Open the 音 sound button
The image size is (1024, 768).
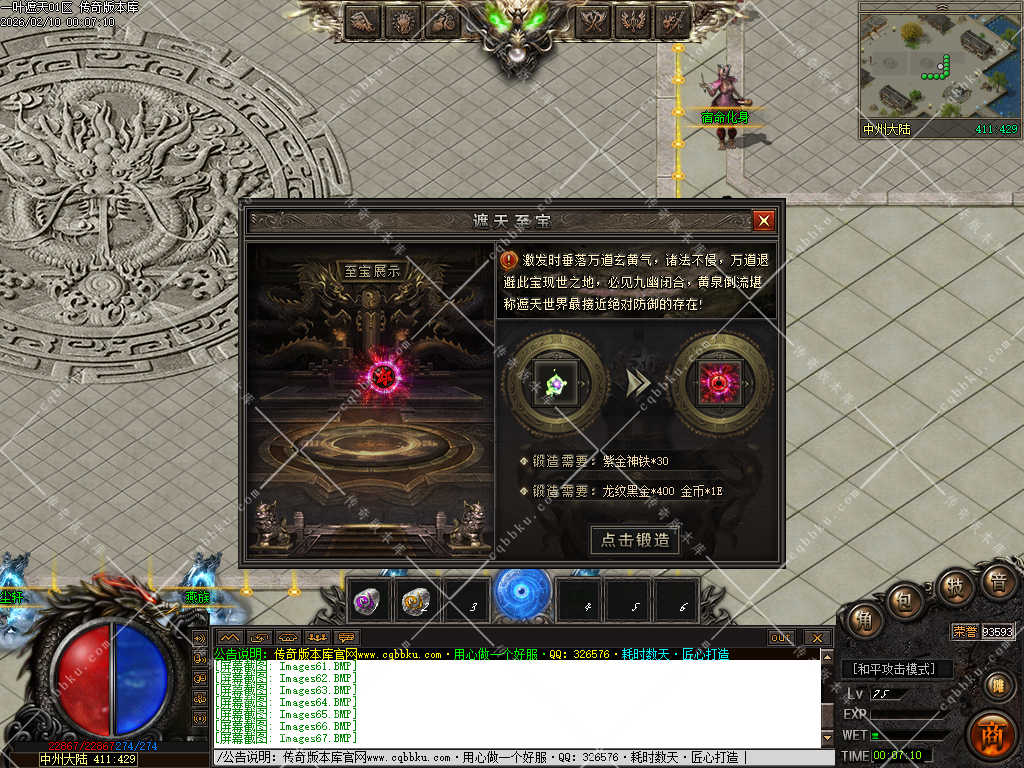point(998,582)
